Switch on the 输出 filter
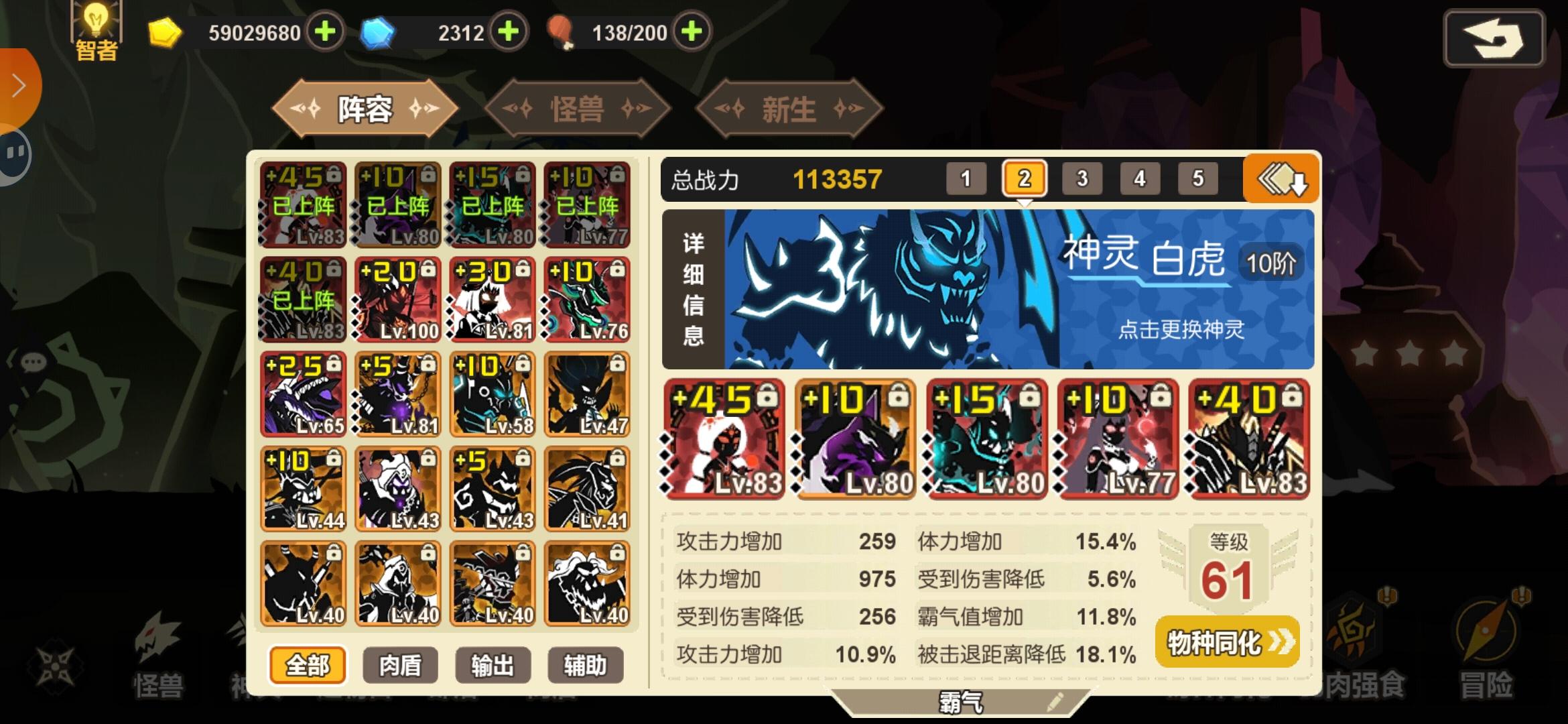This screenshot has height=724, width=1568. [493, 665]
